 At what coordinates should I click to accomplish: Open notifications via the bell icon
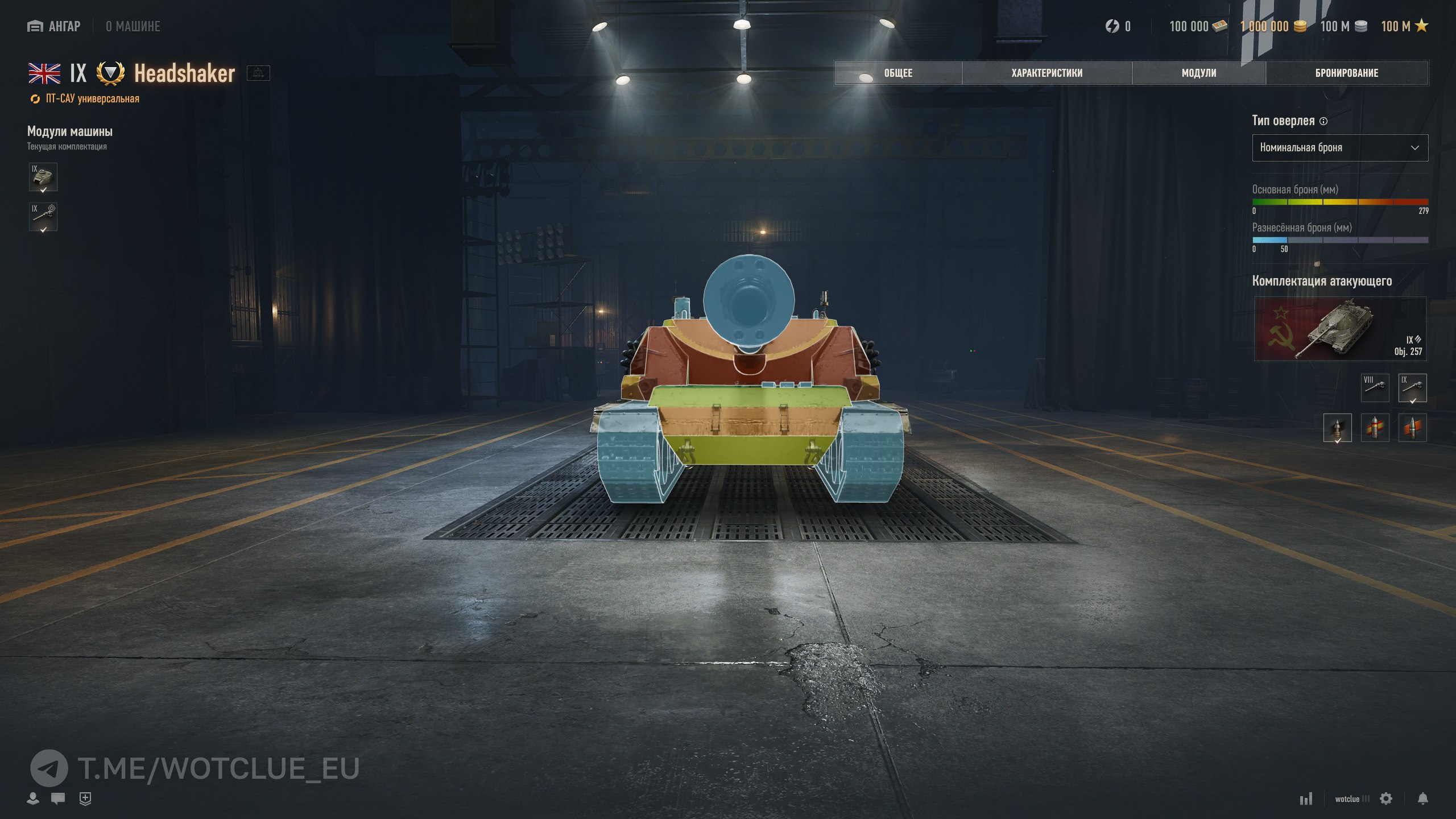[x=1422, y=799]
